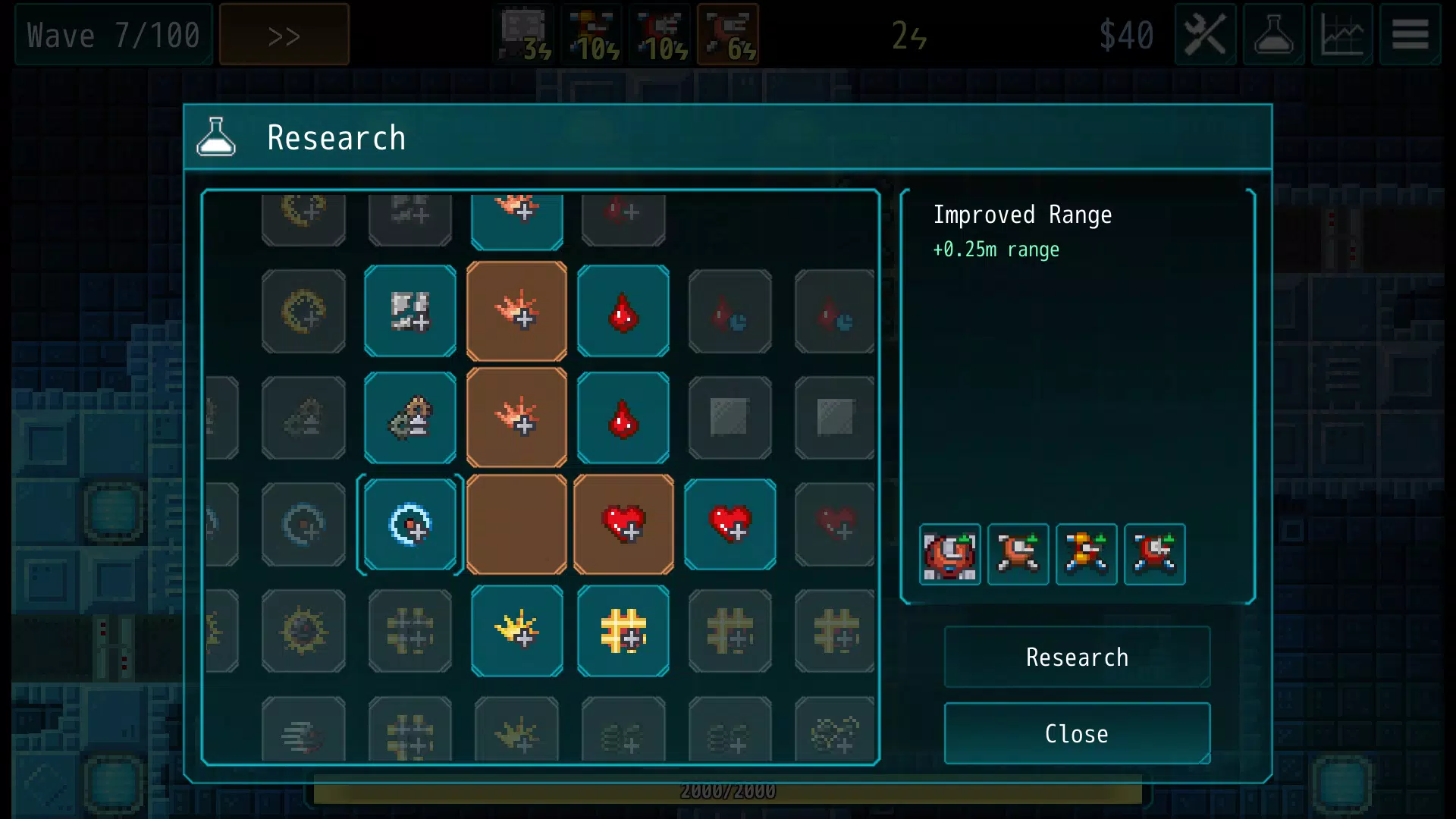The height and width of the screenshot is (819, 1456).
Task: Select the yellow explosion research node
Action: (516, 631)
